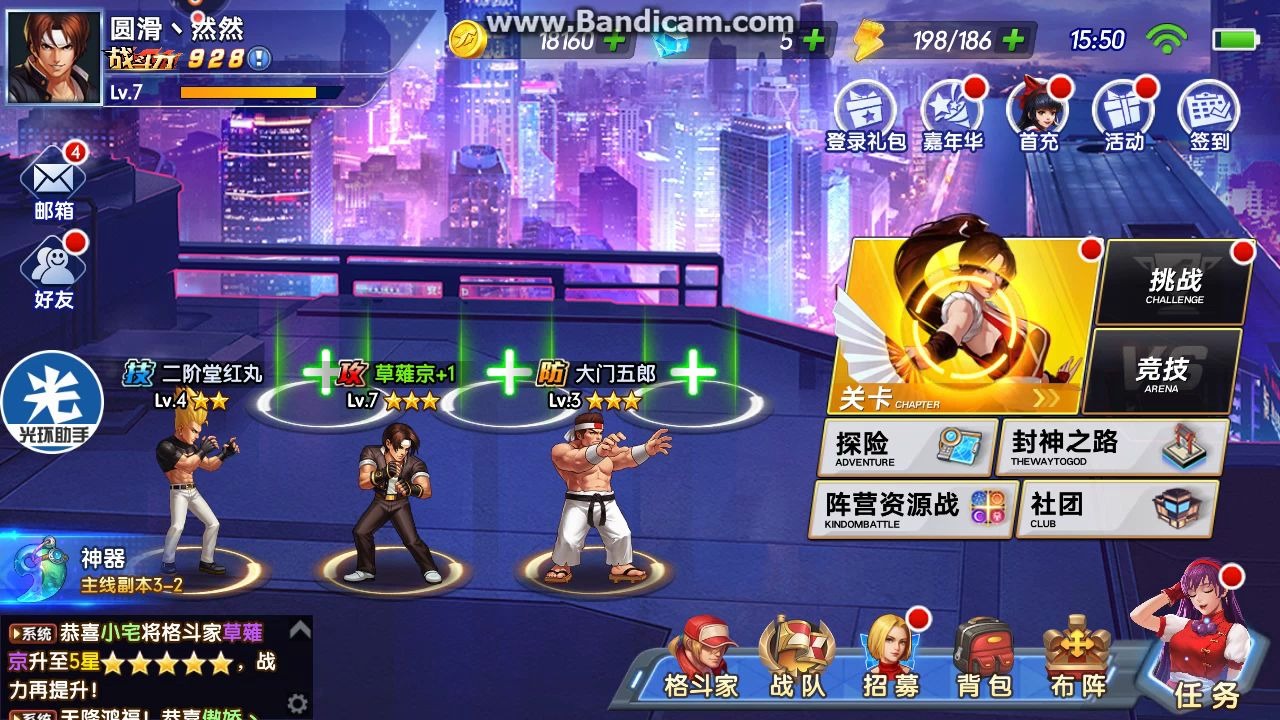Add energy with the green plus button
Viewport: 1280px width, 720px height.
point(1012,42)
